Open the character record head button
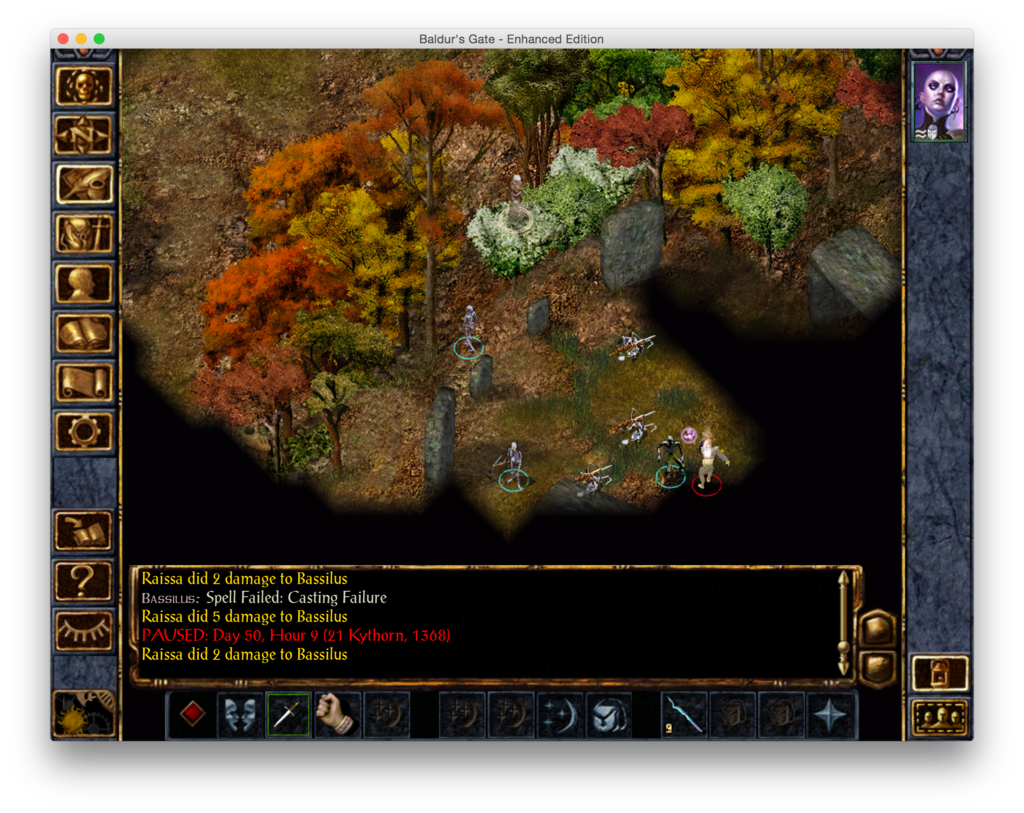Image resolution: width=1024 pixels, height=813 pixels. 84,283
